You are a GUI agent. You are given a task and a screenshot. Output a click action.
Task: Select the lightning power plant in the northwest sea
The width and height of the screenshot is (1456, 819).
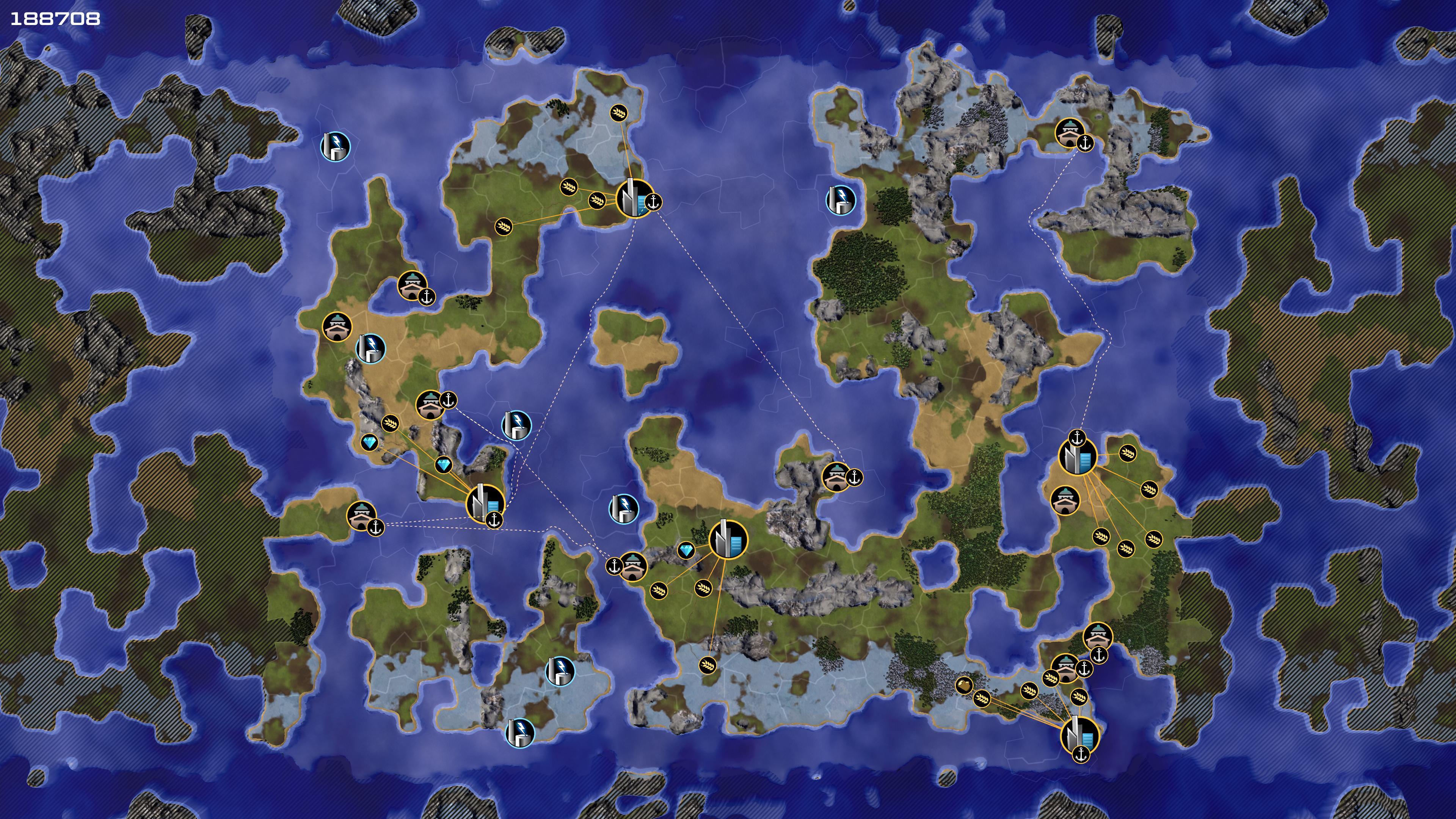pyautogui.click(x=335, y=147)
